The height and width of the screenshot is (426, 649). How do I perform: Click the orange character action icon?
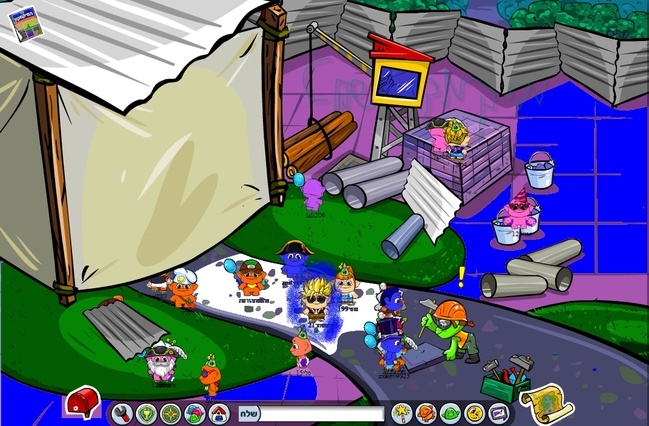[x=426, y=412]
